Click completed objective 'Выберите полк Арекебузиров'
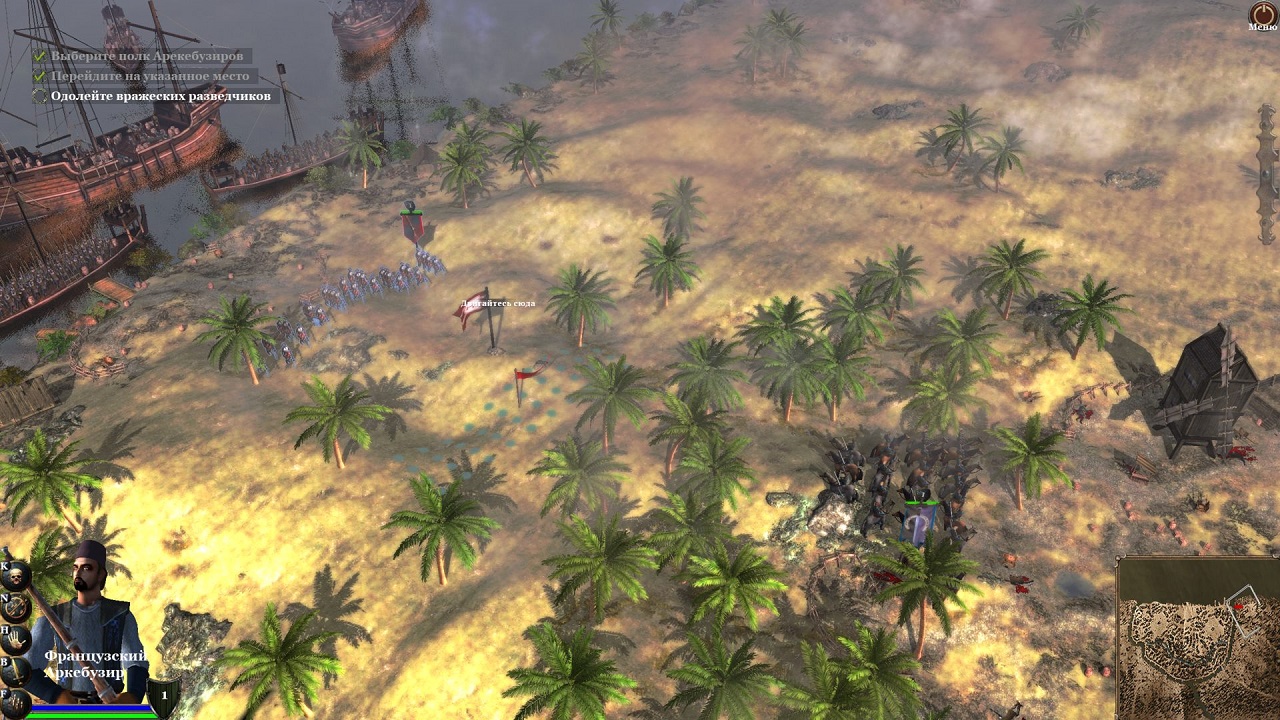The image size is (1280, 720). (x=147, y=56)
